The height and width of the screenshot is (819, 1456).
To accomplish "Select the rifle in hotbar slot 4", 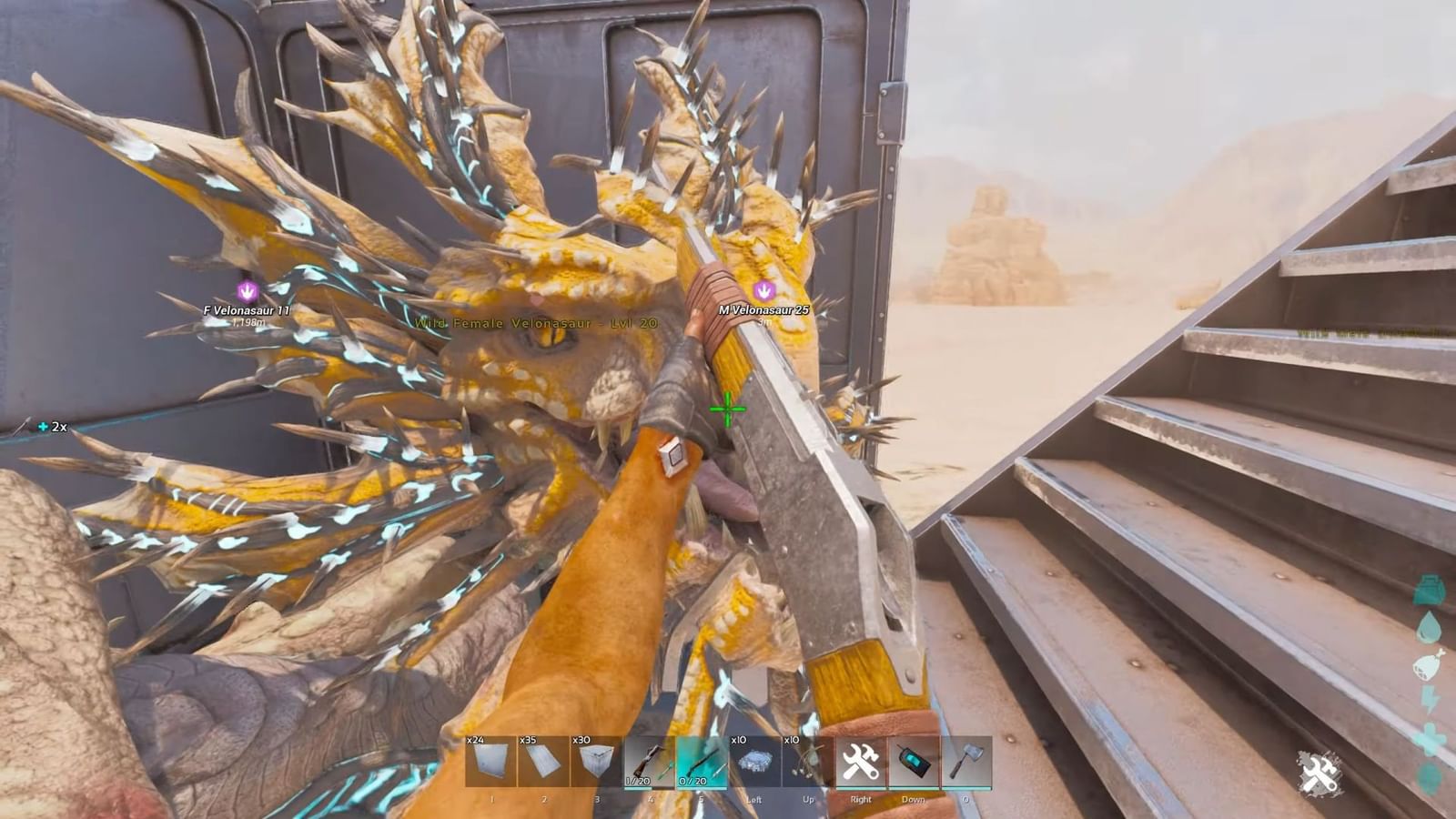I will click(x=649, y=760).
